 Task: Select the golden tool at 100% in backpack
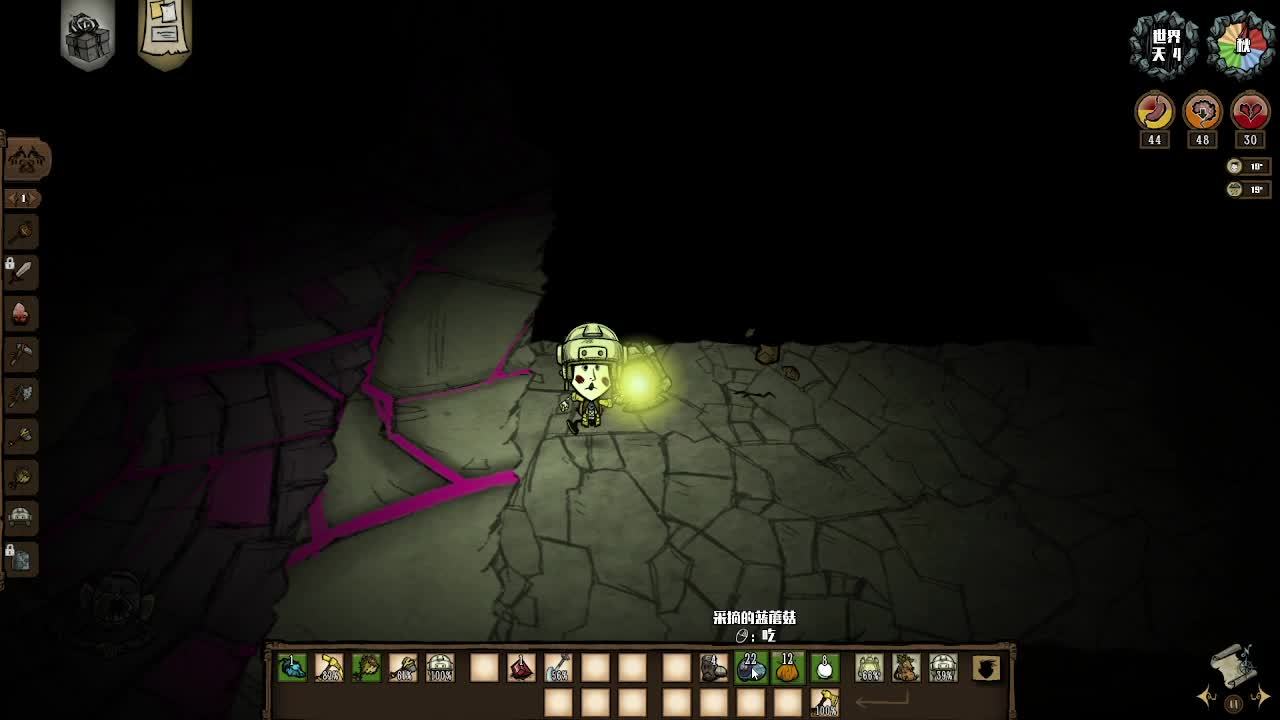[825, 703]
